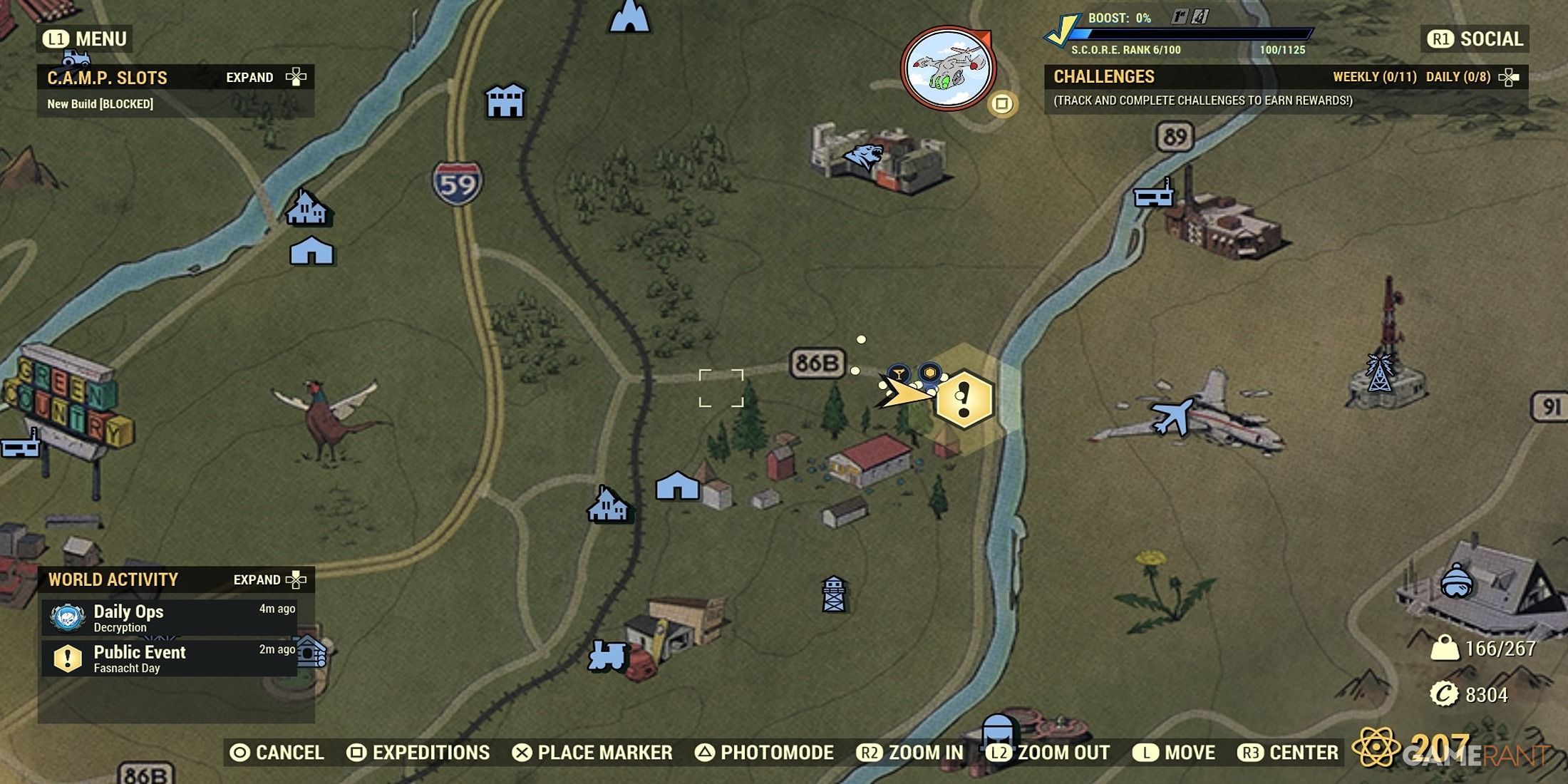This screenshot has width=1568, height=784.
Task: Select the Expeditions helicopter emblem
Action: click(x=947, y=69)
